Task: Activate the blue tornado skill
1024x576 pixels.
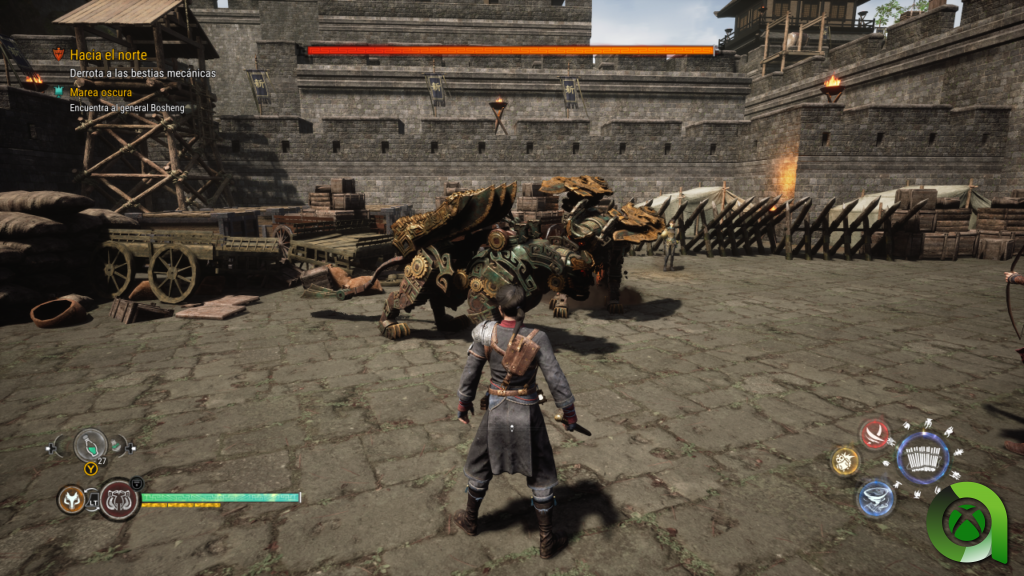Action: [875, 498]
